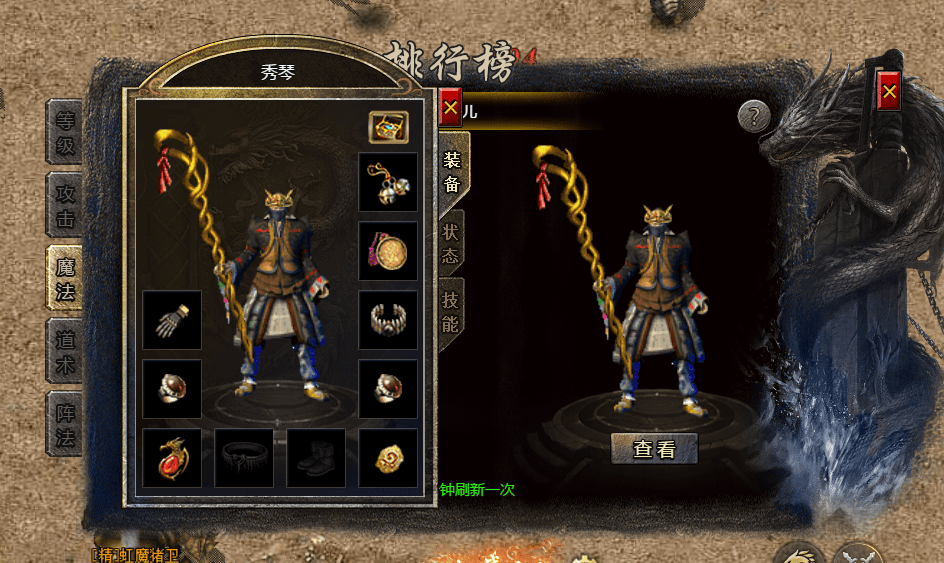Close the ranking window beside the dragon
Image resolution: width=944 pixels, height=563 pixels.
click(889, 92)
